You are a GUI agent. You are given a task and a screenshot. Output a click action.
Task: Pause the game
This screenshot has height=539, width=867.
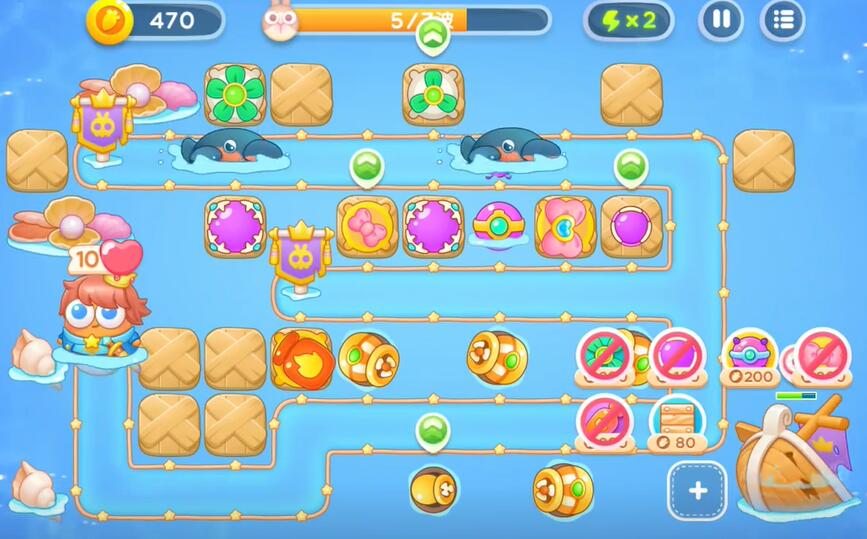(720, 20)
